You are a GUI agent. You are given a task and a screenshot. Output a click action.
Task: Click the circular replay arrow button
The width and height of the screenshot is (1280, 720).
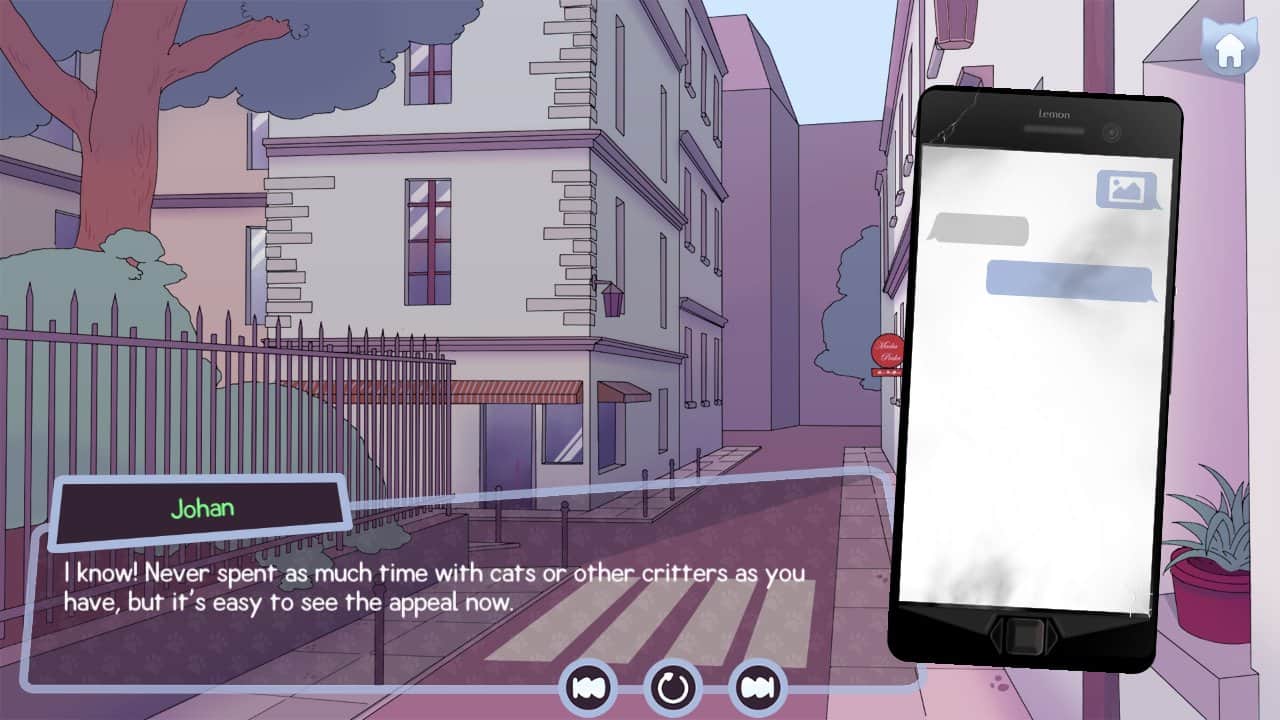673,687
